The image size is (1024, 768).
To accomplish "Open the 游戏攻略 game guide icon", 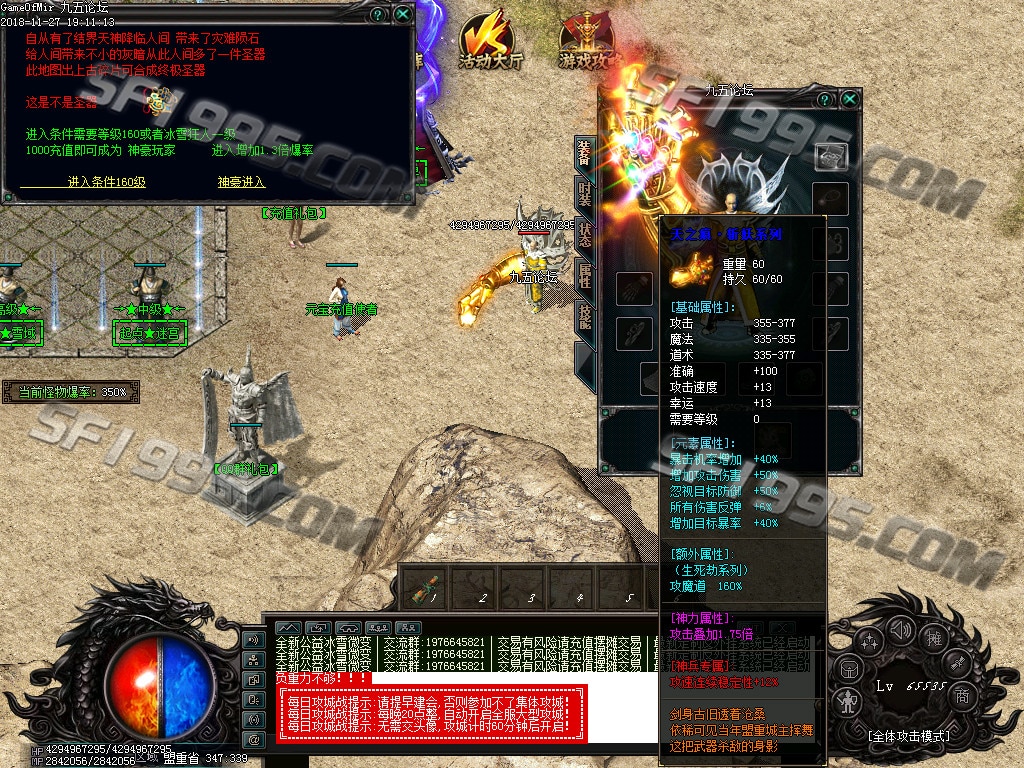I will pos(584,42).
